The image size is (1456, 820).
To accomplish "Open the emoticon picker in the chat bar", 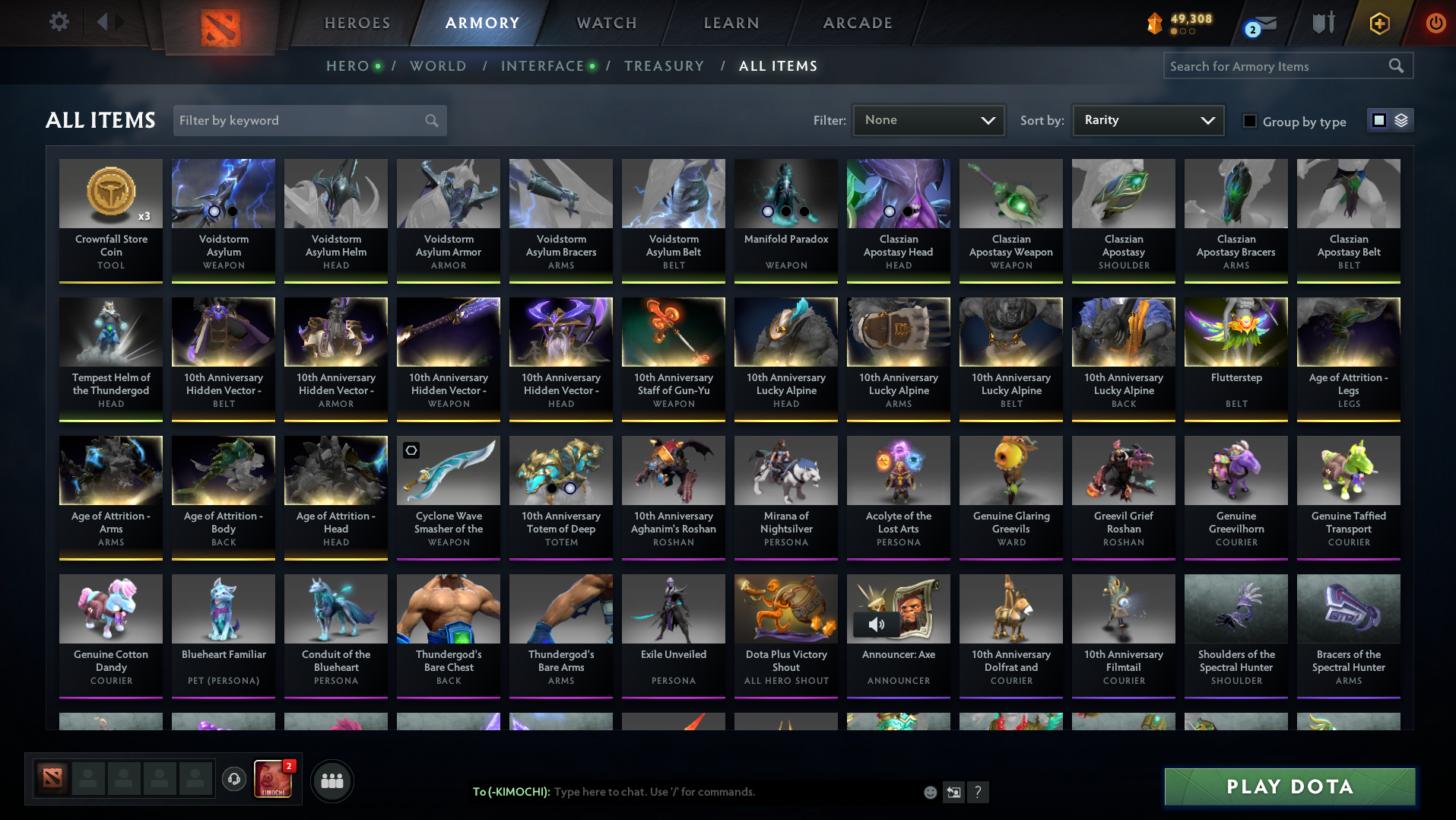I will tap(930, 792).
